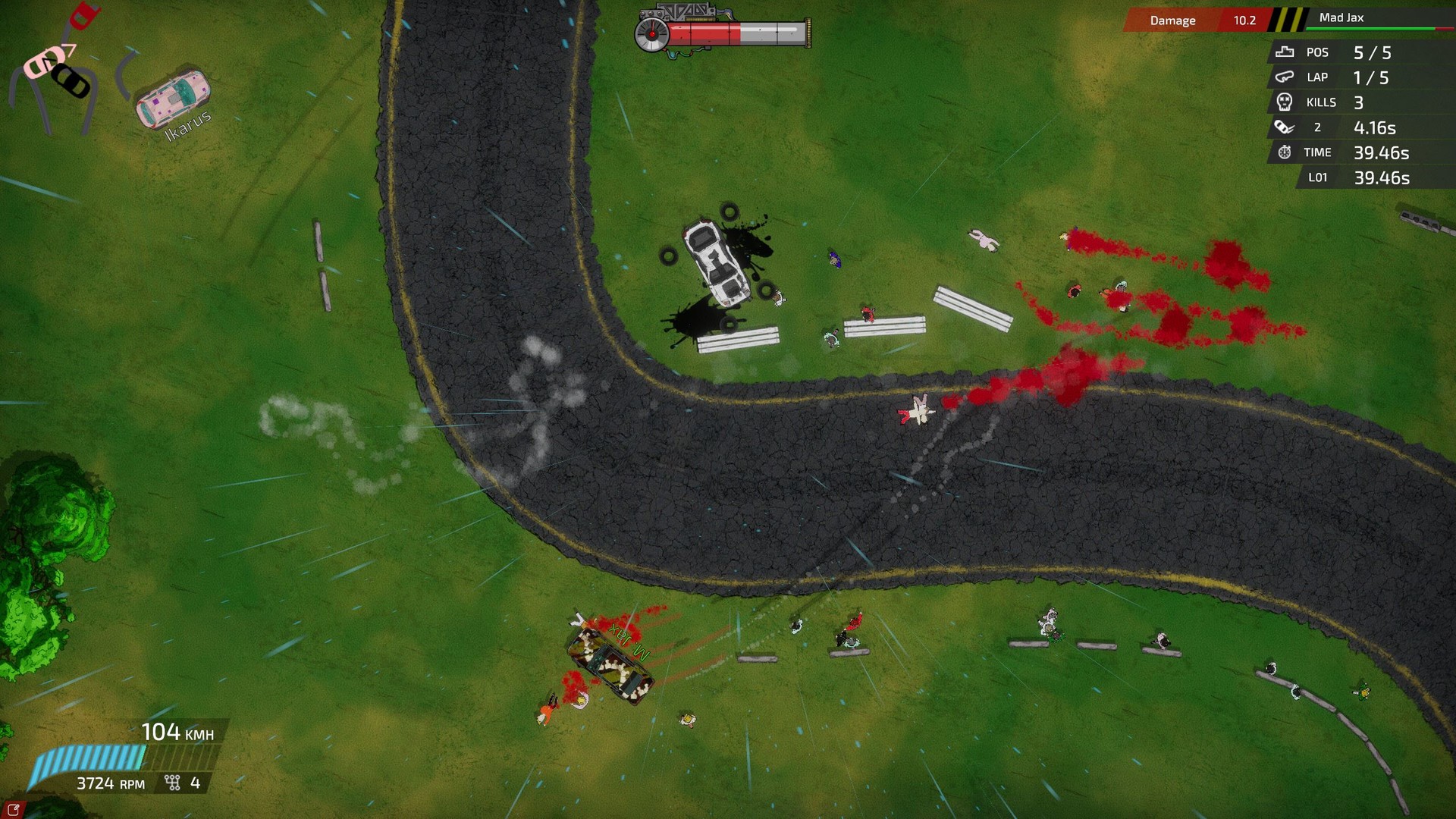Image resolution: width=1456 pixels, height=819 pixels.
Task: Click the podium POS icon
Action: (x=1285, y=52)
